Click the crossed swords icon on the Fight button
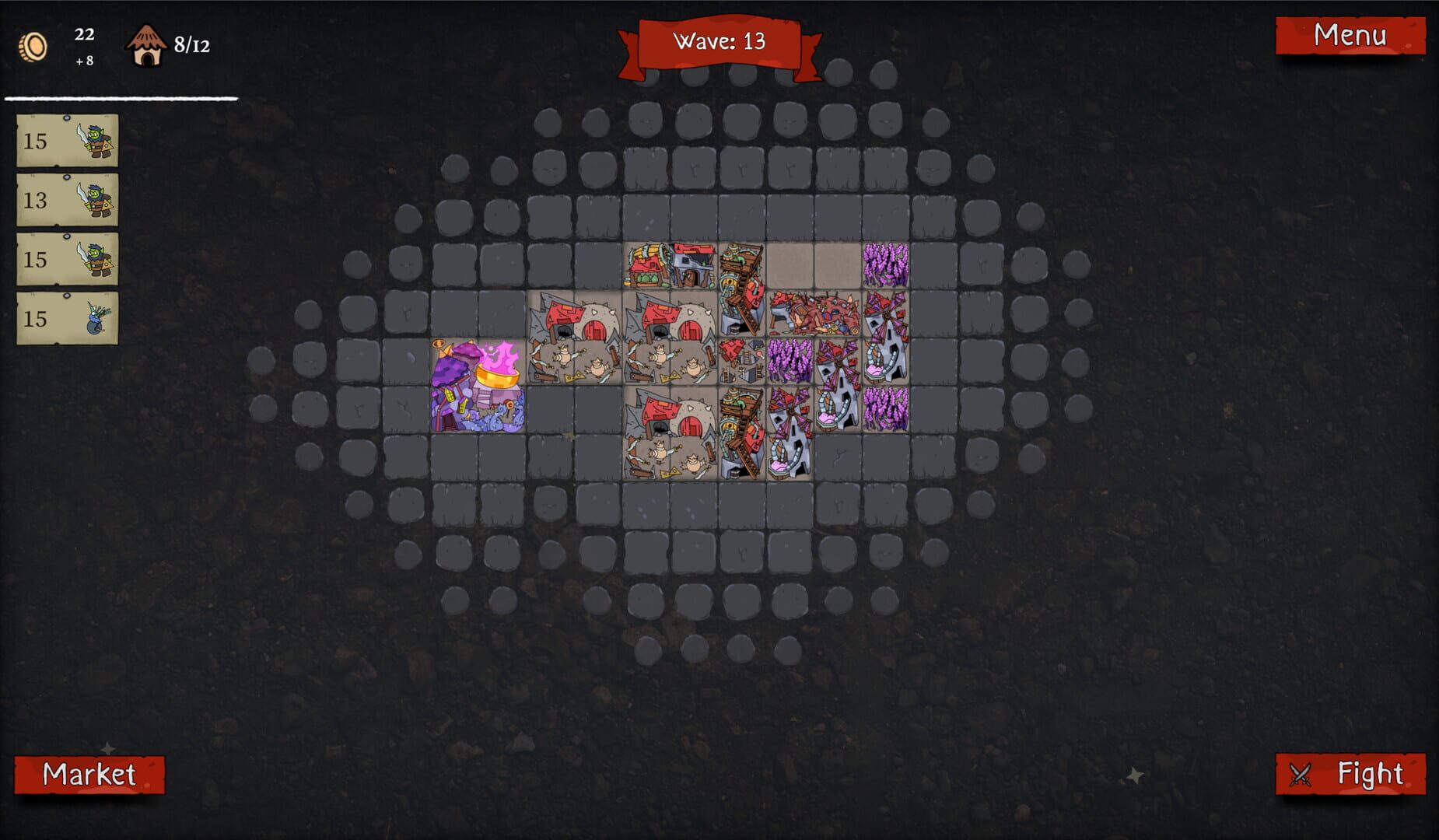 pyautogui.click(x=1302, y=774)
